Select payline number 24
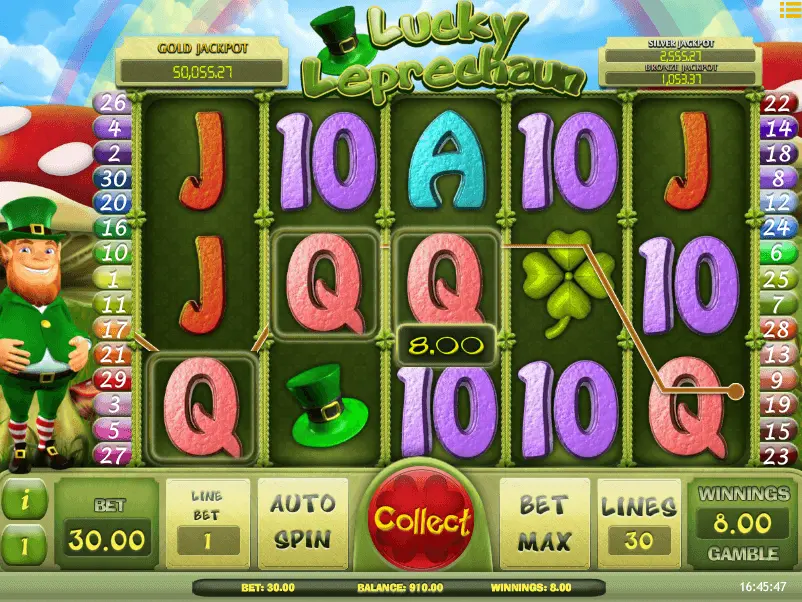Image resolution: width=802 pixels, height=602 pixels. click(x=777, y=228)
